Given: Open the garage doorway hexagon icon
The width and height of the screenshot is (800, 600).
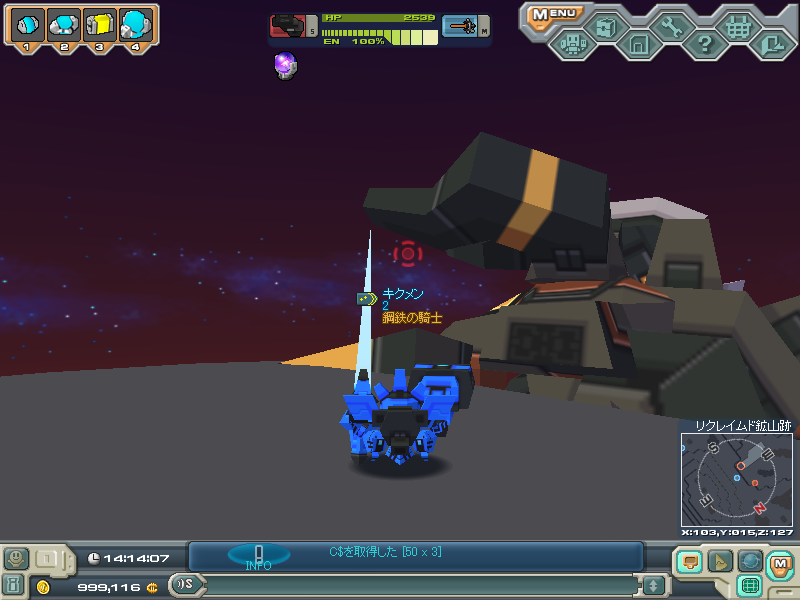Looking at the screenshot, I should [x=638, y=43].
